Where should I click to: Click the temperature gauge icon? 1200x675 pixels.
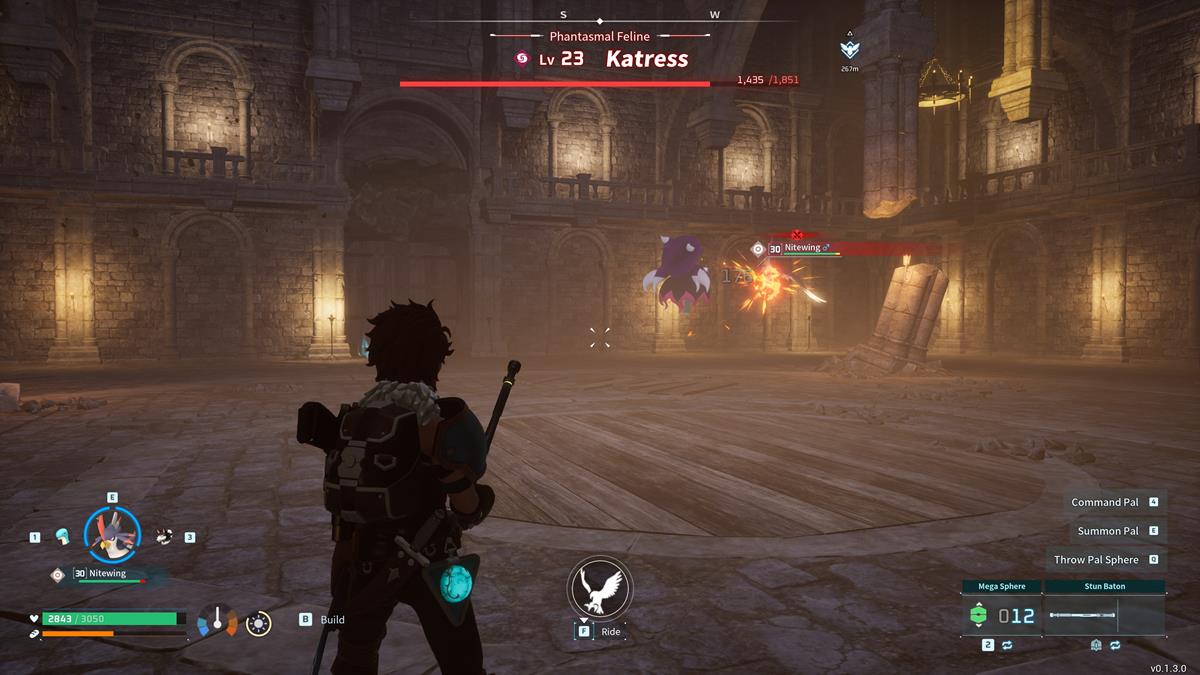pos(217,621)
